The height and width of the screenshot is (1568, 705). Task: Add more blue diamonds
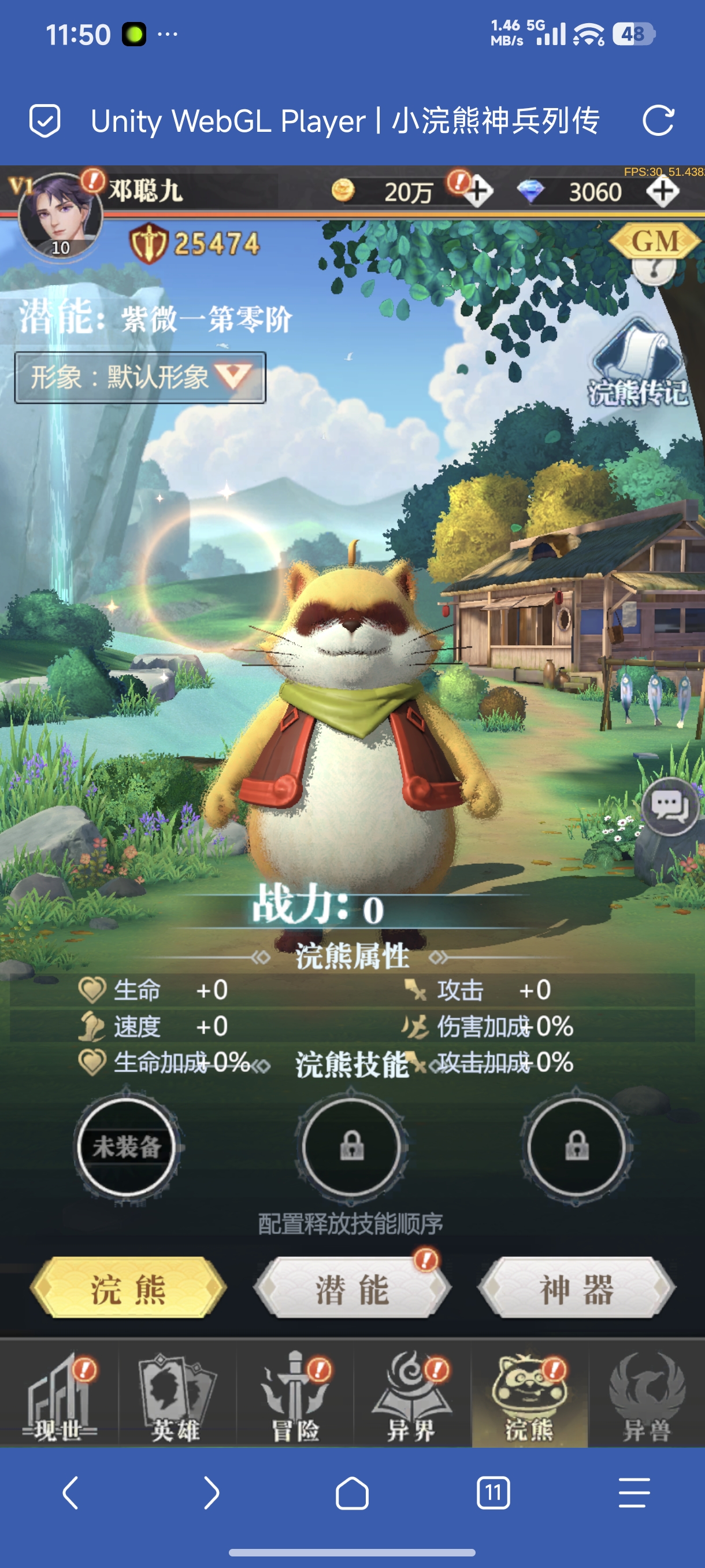point(662,193)
